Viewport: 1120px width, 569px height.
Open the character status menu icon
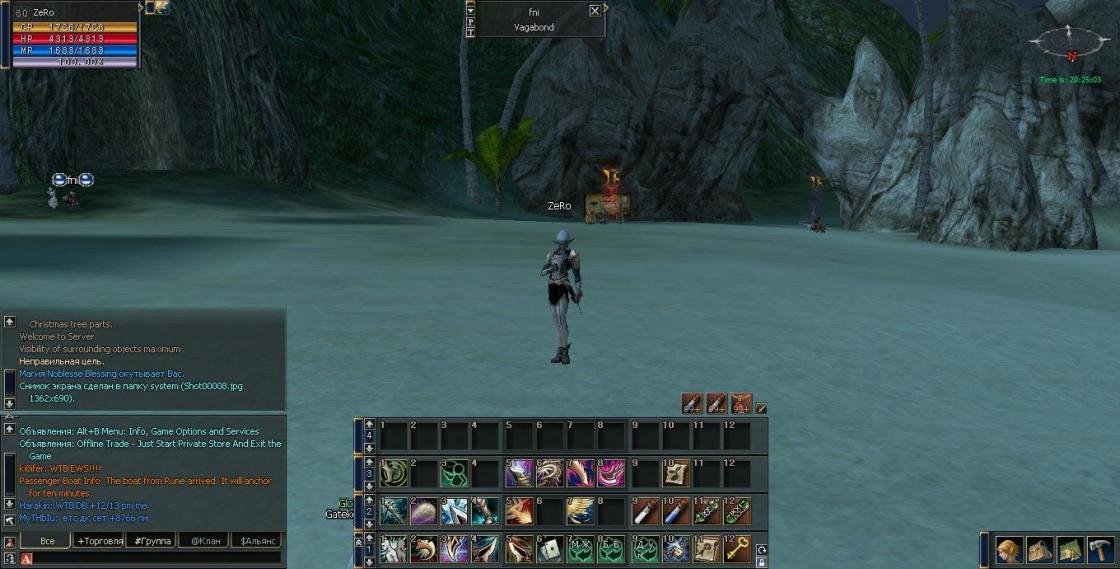coord(1008,551)
